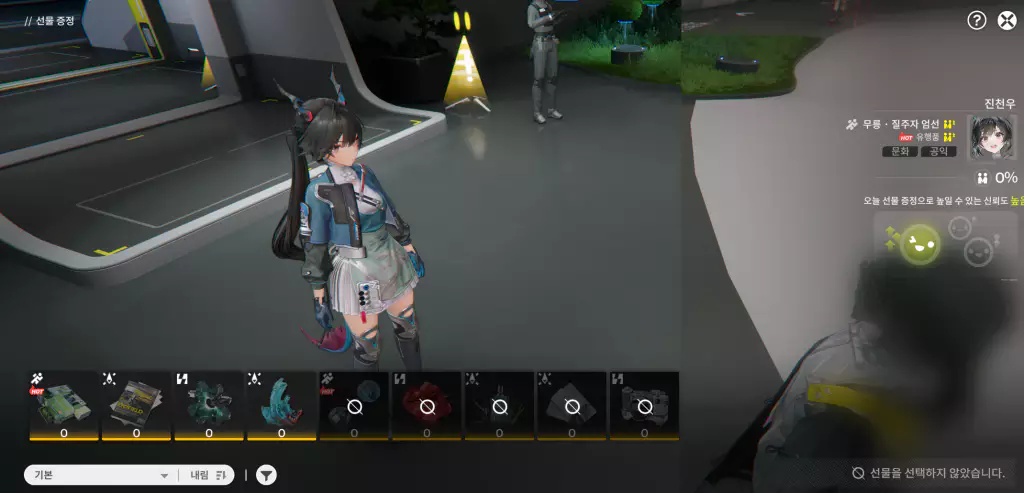The width and height of the screenshot is (1024, 493).
Task: Select the 공익 preference tag
Action: click(938, 152)
